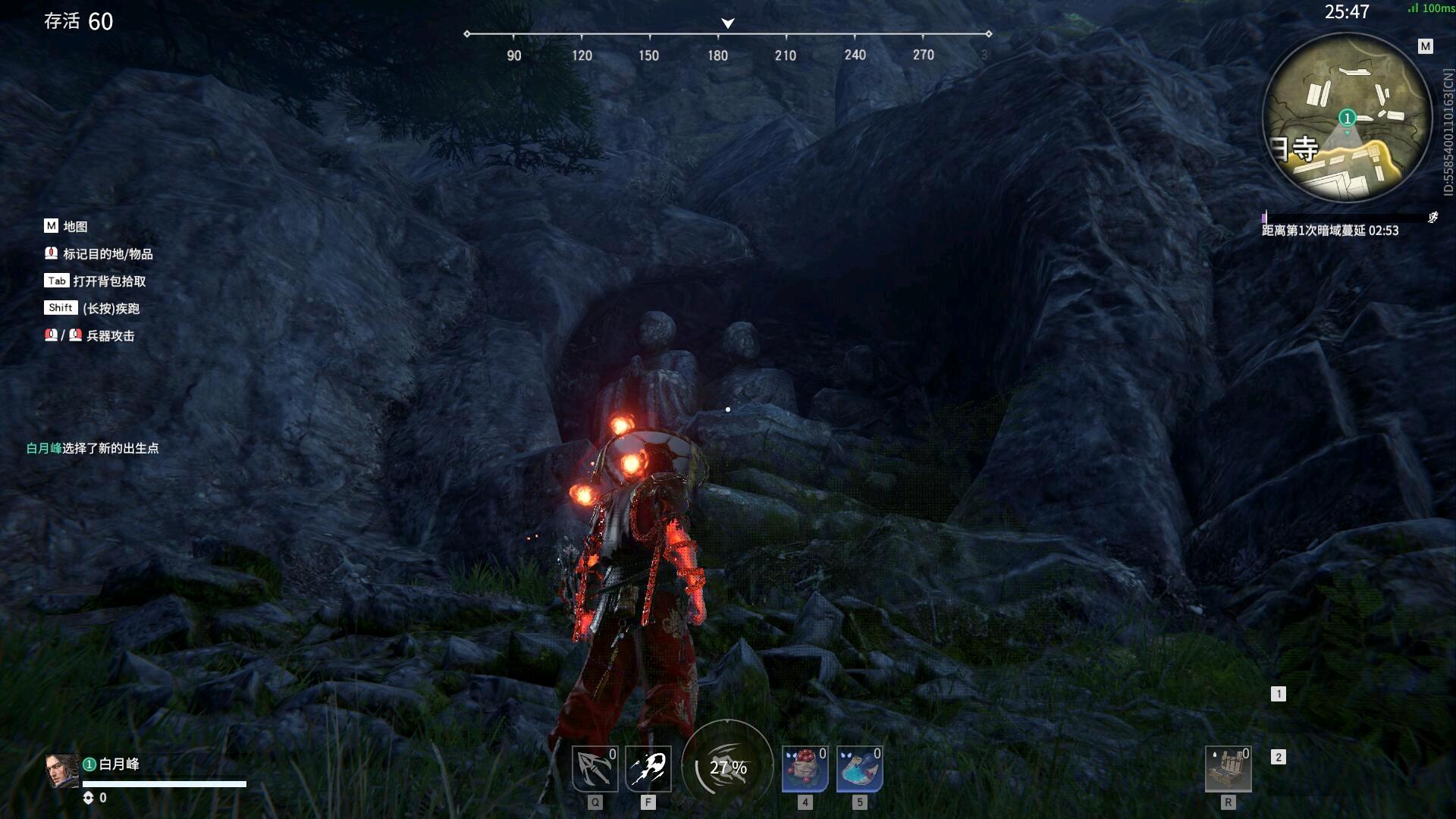Open the circular minimap
The width and height of the screenshot is (1456, 819).
[1347, 118]
